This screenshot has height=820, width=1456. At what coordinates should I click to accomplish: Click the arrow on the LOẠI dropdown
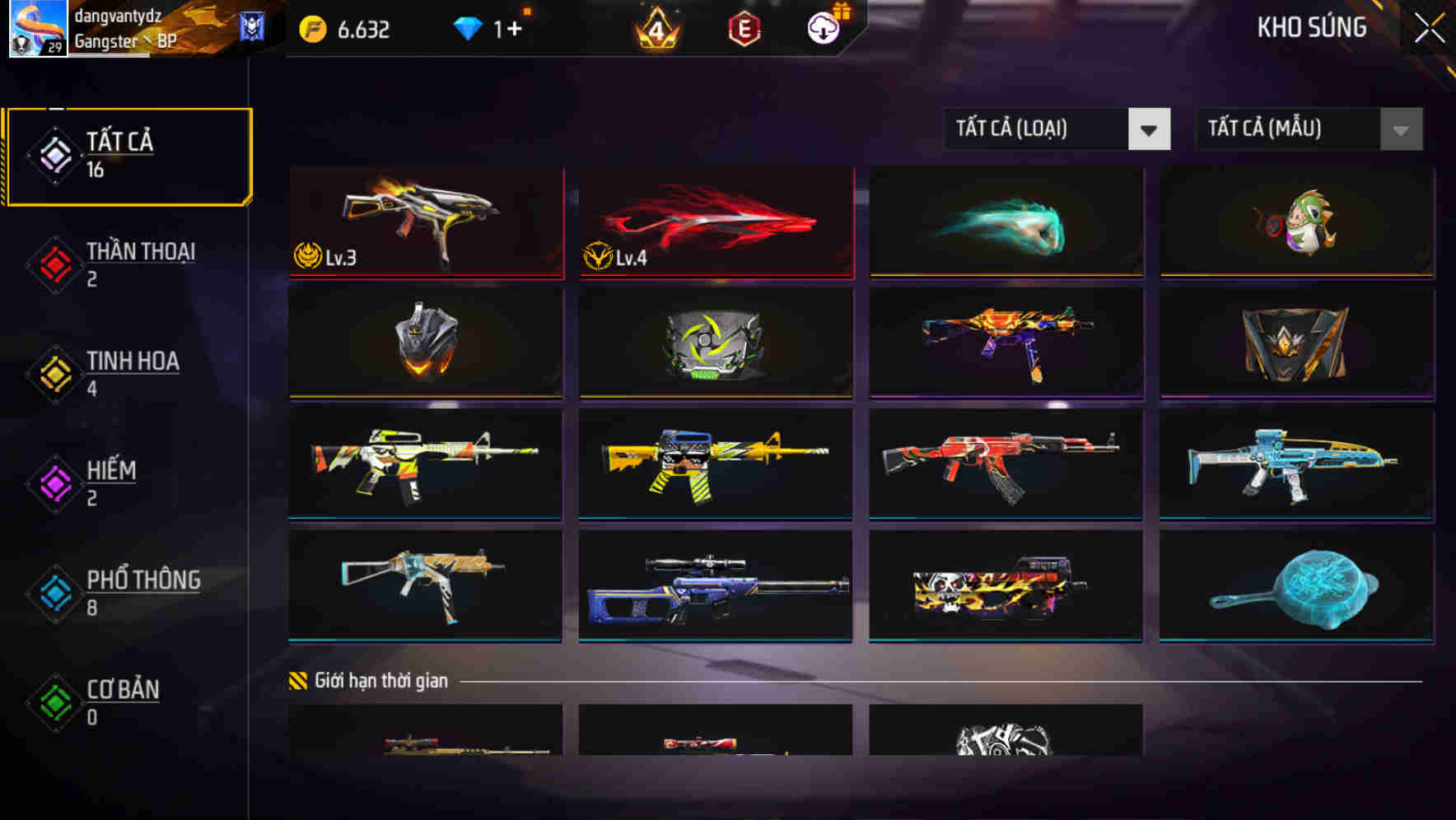[1150, 129]
